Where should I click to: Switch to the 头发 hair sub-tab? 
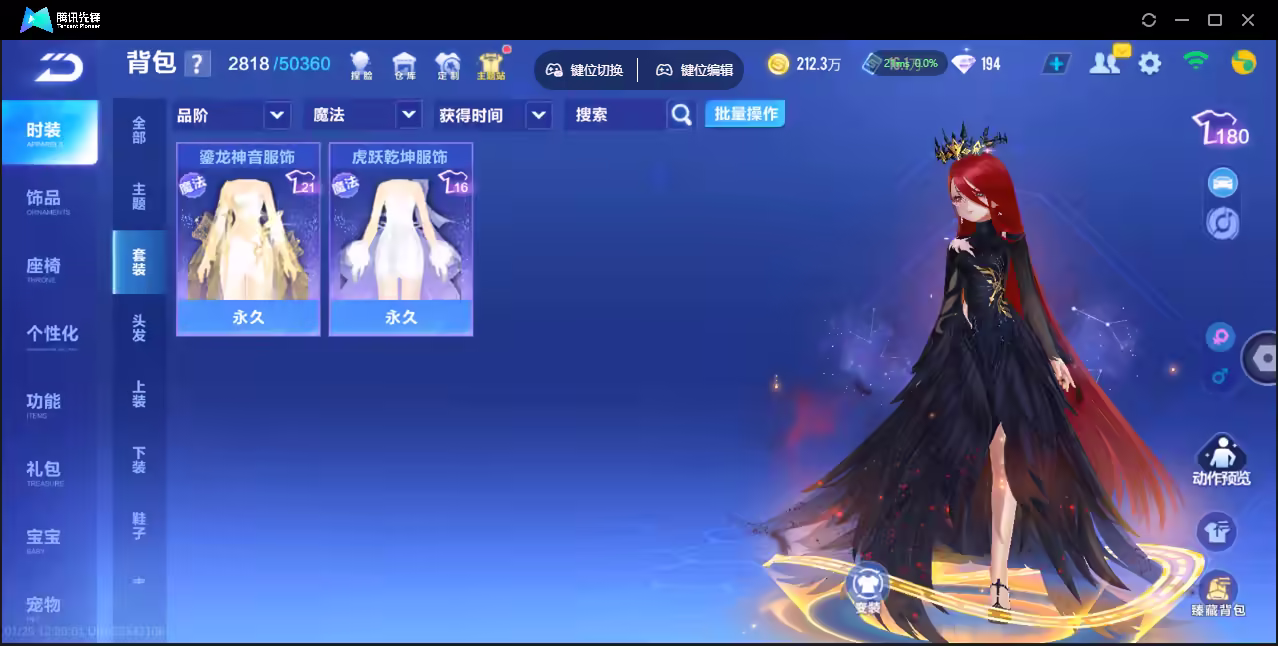(139, 328)
